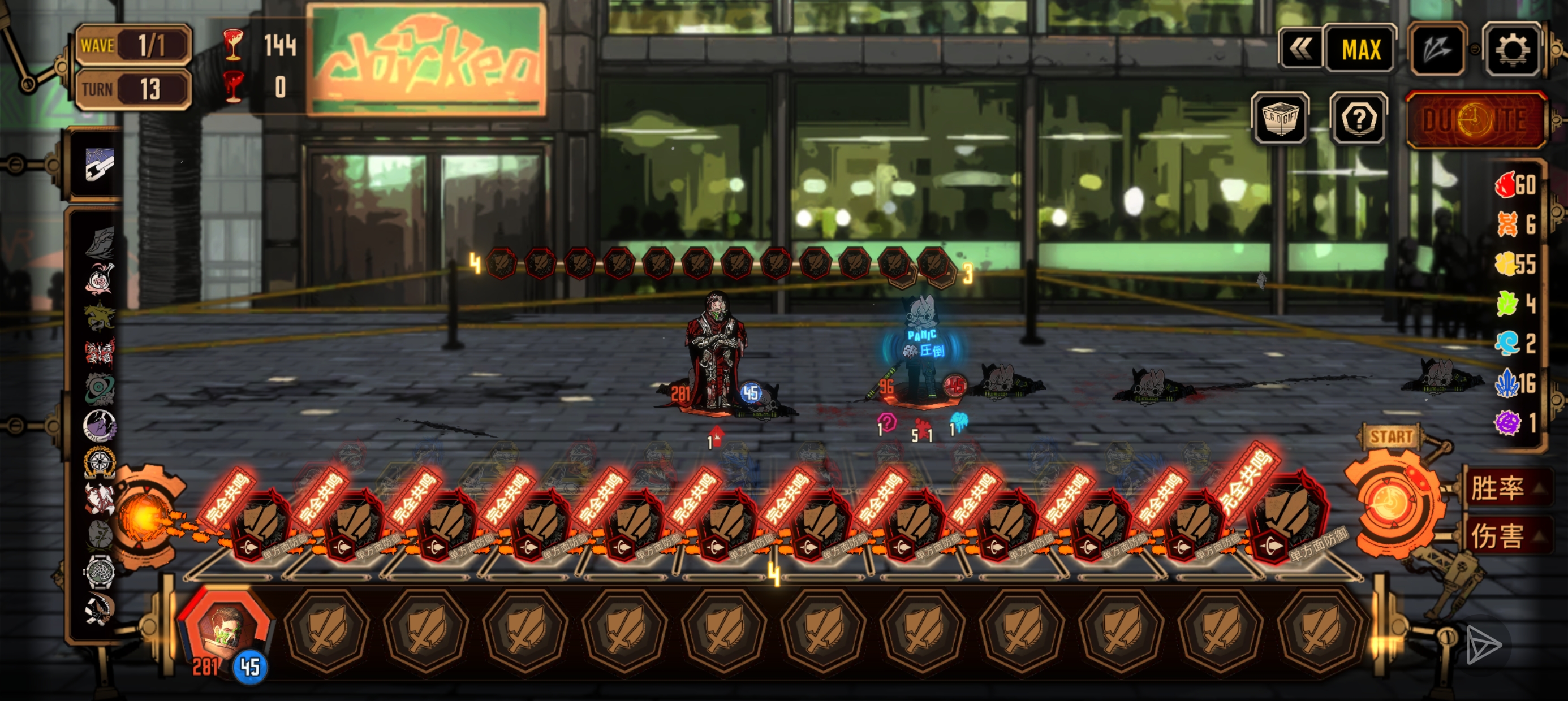Open the E.G.O Gift box
The image size is (1568, 701).
tap(1280, 119)
